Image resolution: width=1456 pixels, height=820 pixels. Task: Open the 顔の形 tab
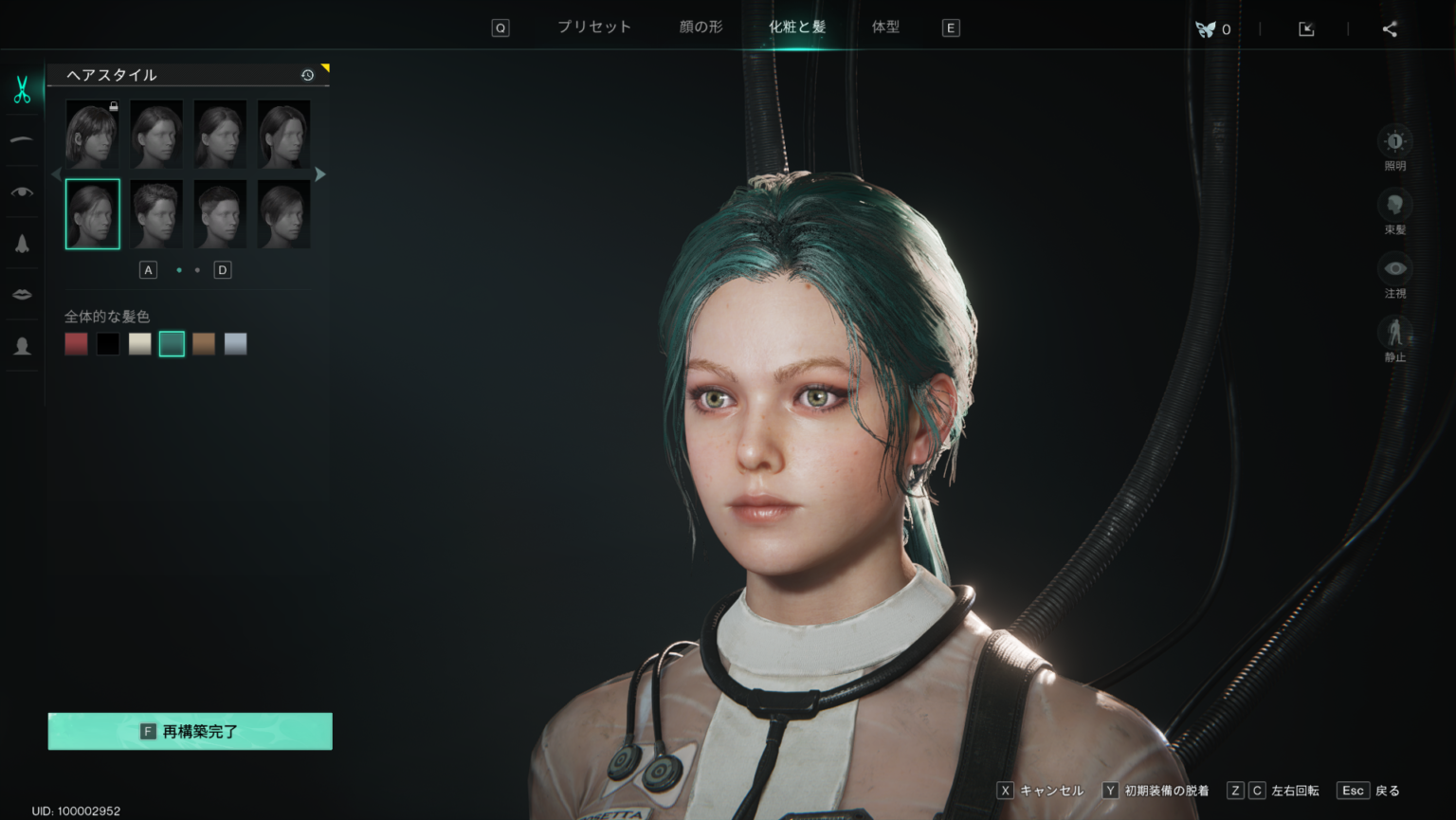[x=701, y=27]
